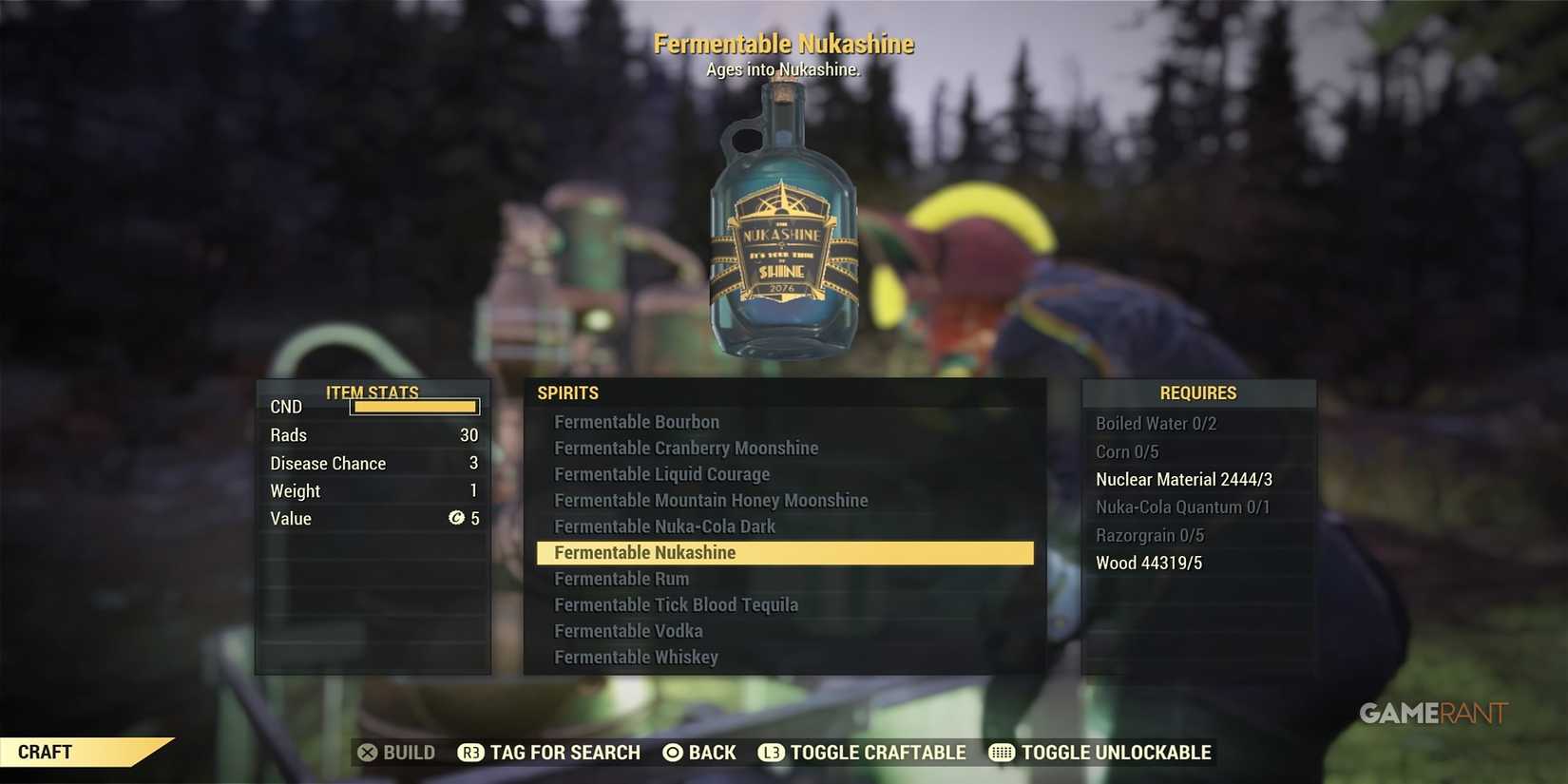Click the Caps currency icon next to Value

pyautogui.click(x=458, y=519)
